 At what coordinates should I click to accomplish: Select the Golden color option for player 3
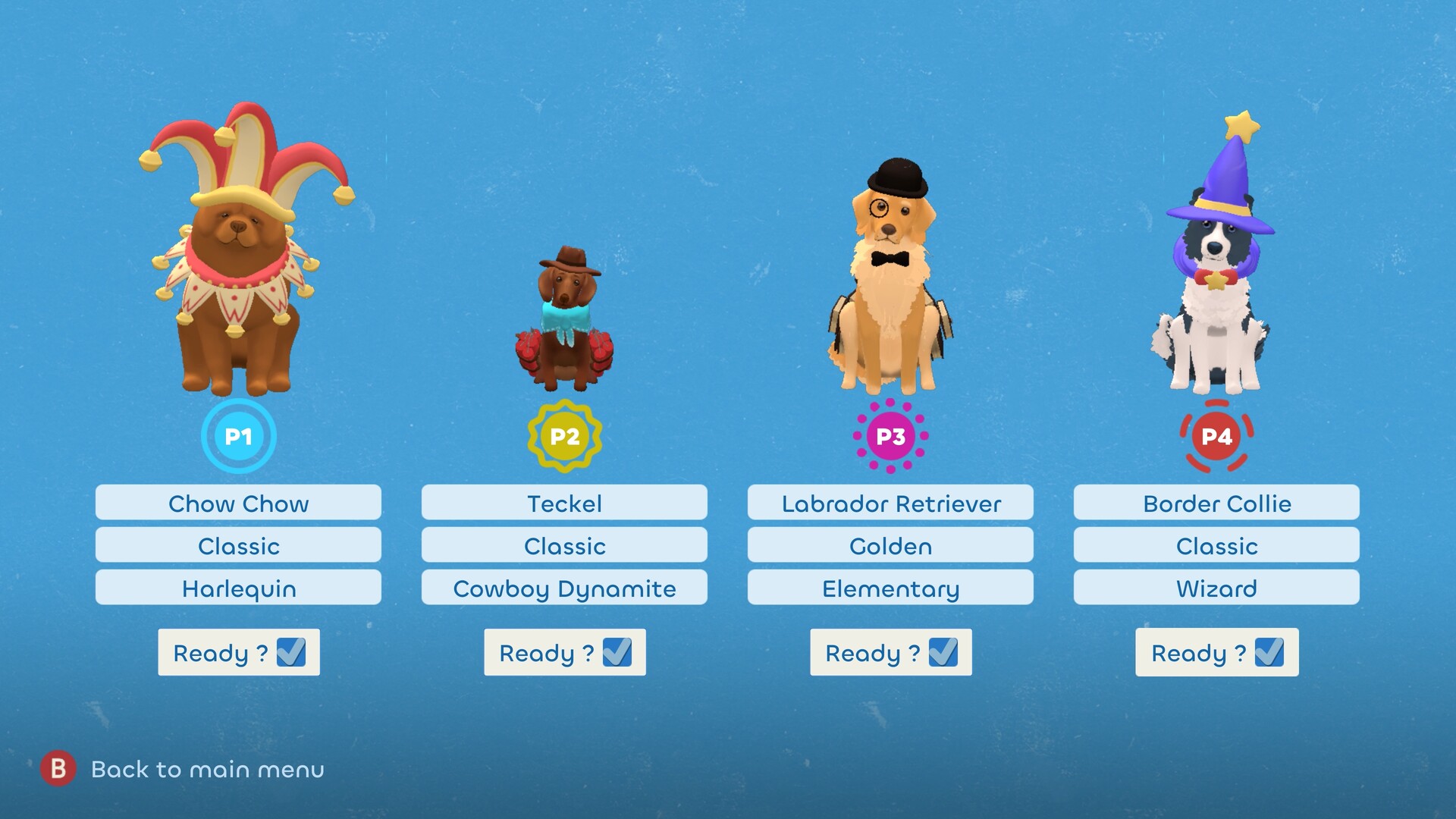tap(890, 545)
